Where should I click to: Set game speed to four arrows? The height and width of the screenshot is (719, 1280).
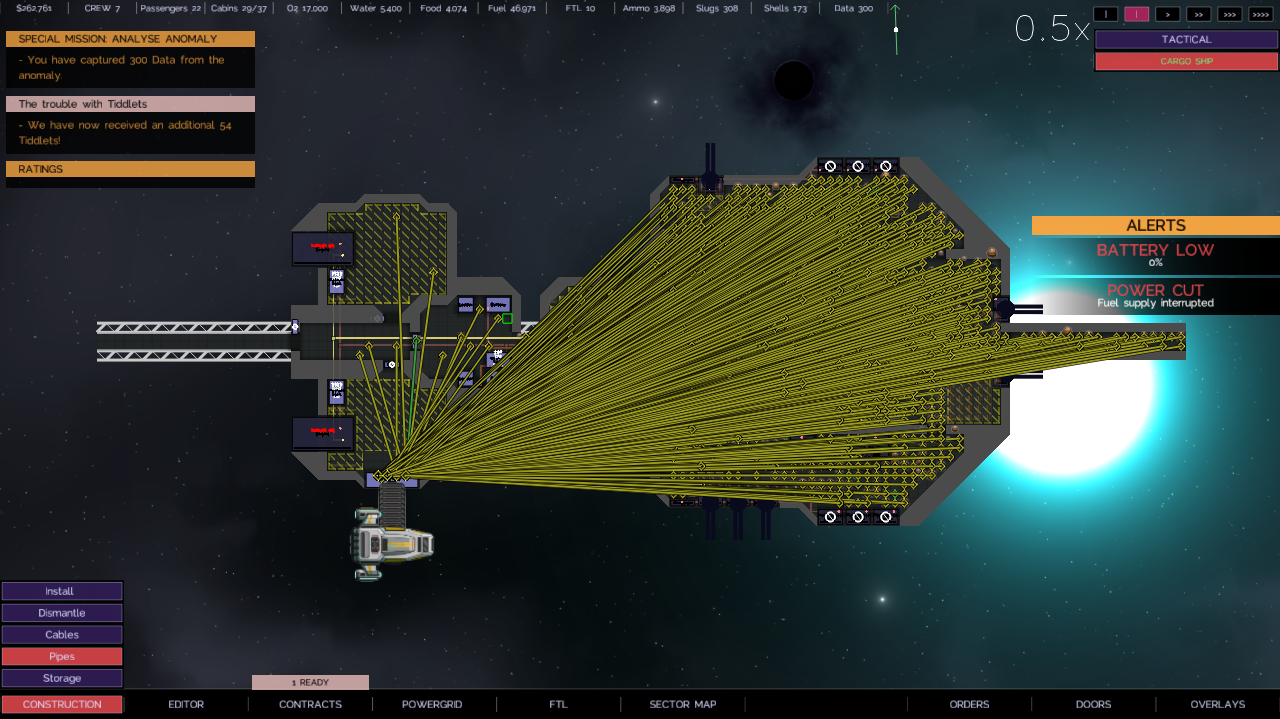pyautogui.click(x=1260, y=14)
